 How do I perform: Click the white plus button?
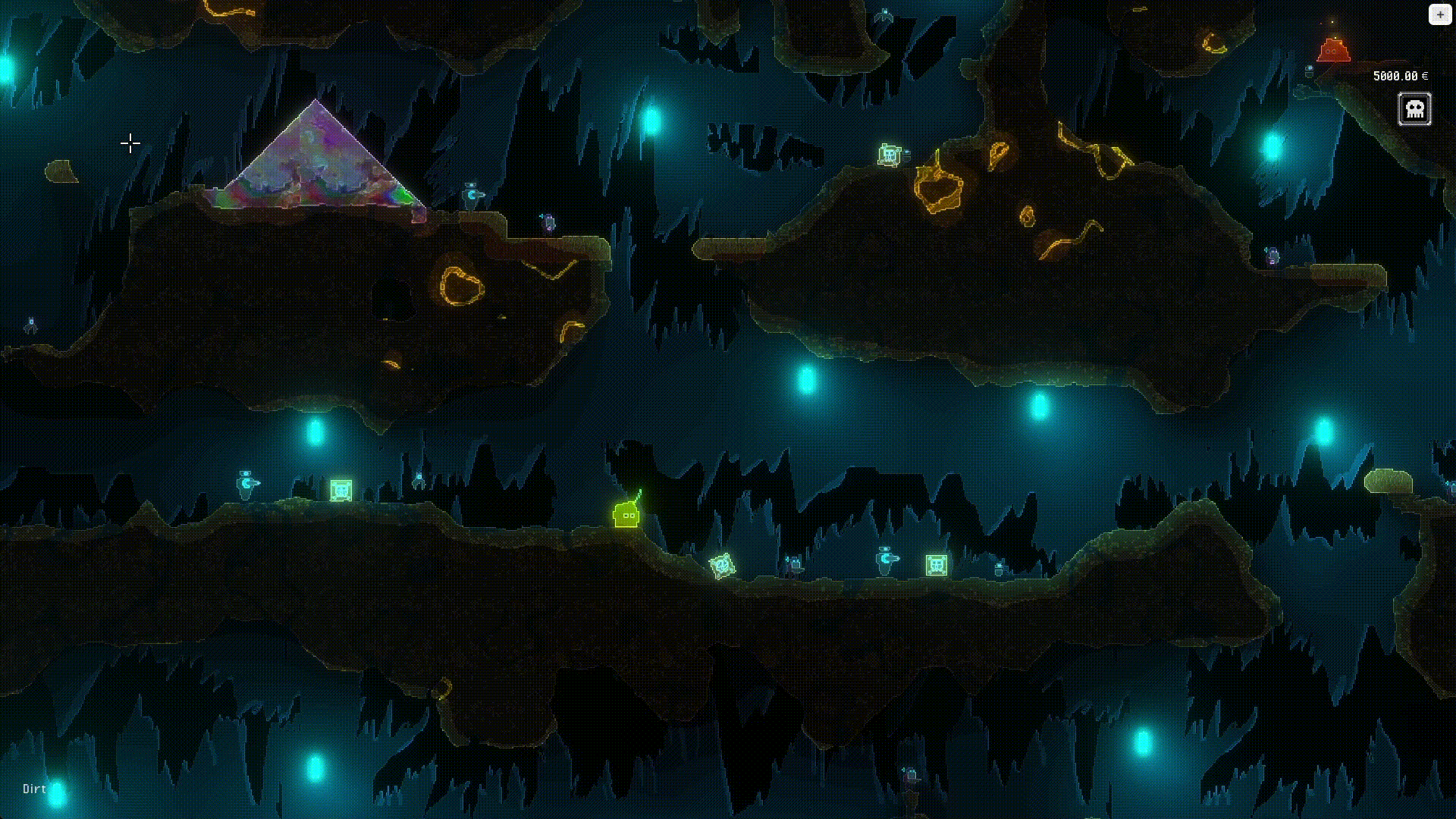1439,14
